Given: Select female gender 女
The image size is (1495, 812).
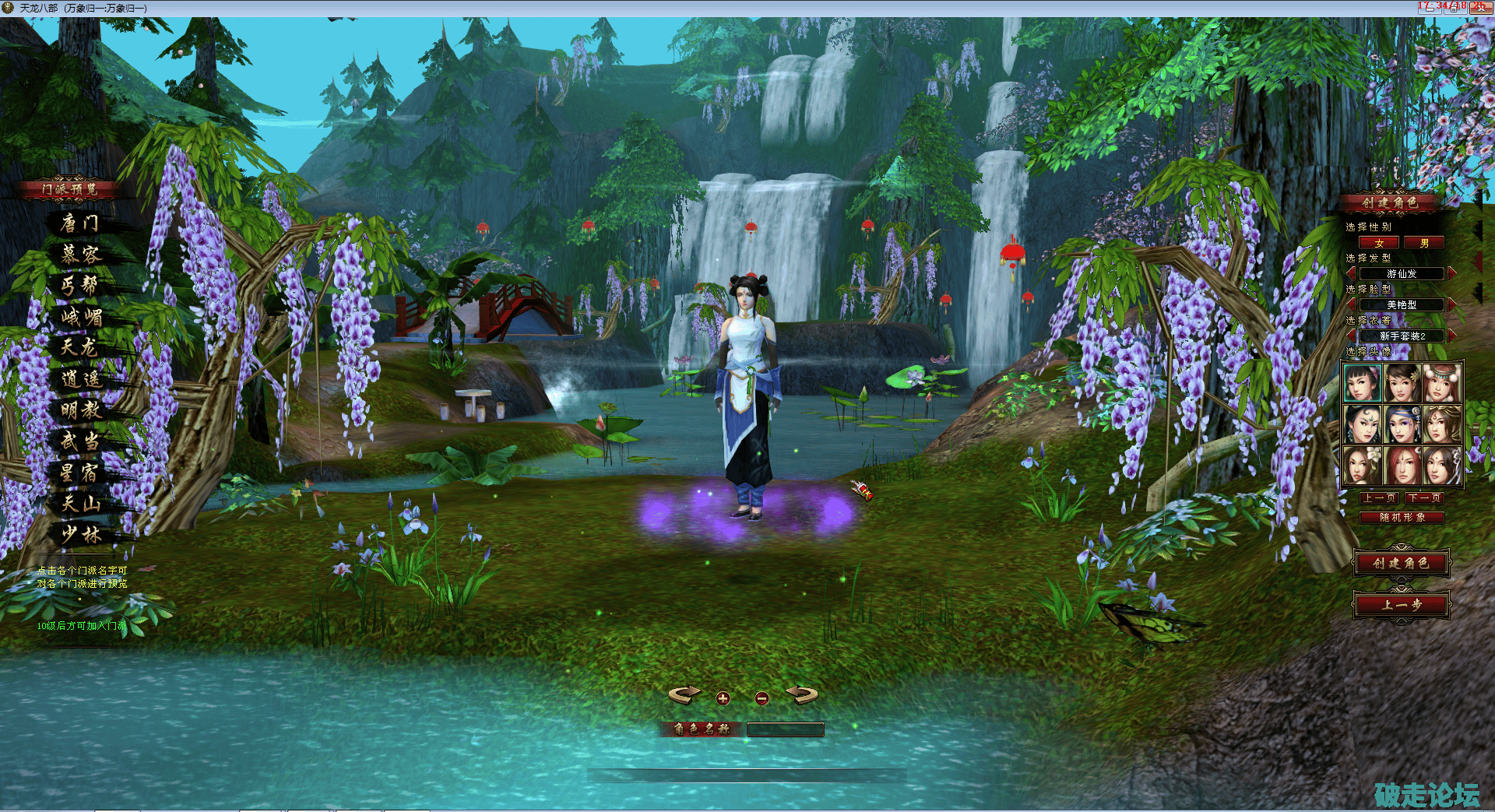Looking at the screenshot, I should tap(1379, 243).
